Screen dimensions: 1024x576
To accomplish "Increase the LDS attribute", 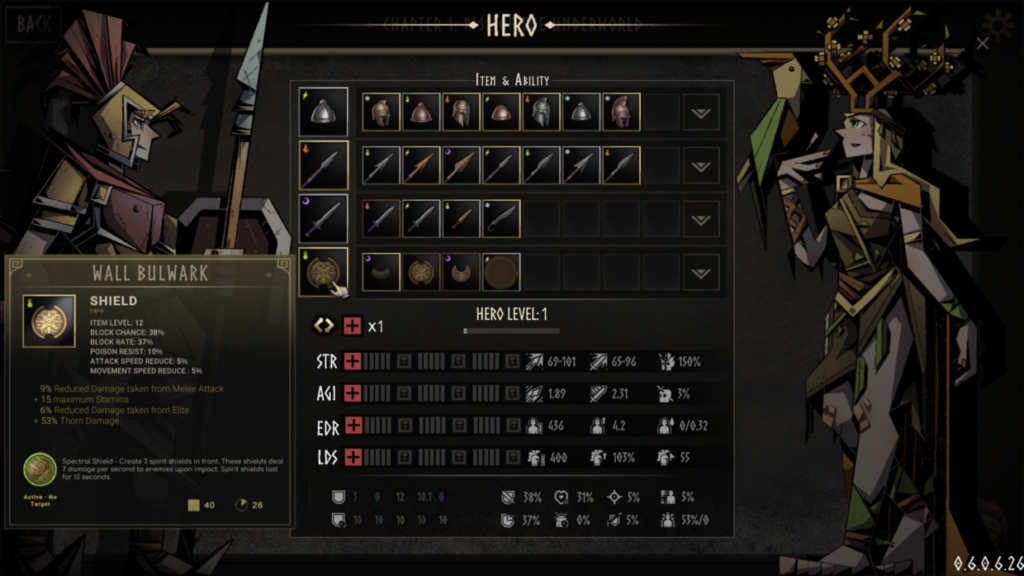I will tap(352, 457).
